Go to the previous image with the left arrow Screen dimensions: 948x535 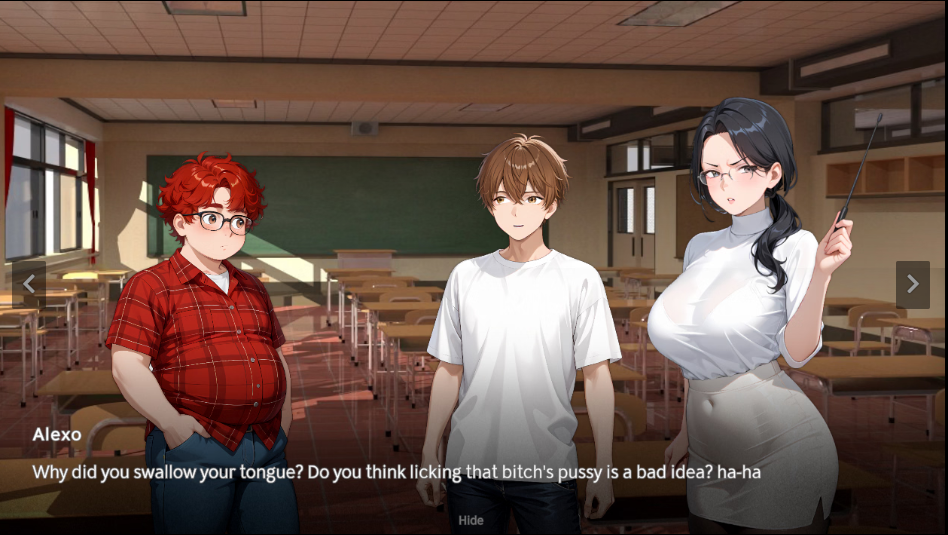click(x=28, y=285)
